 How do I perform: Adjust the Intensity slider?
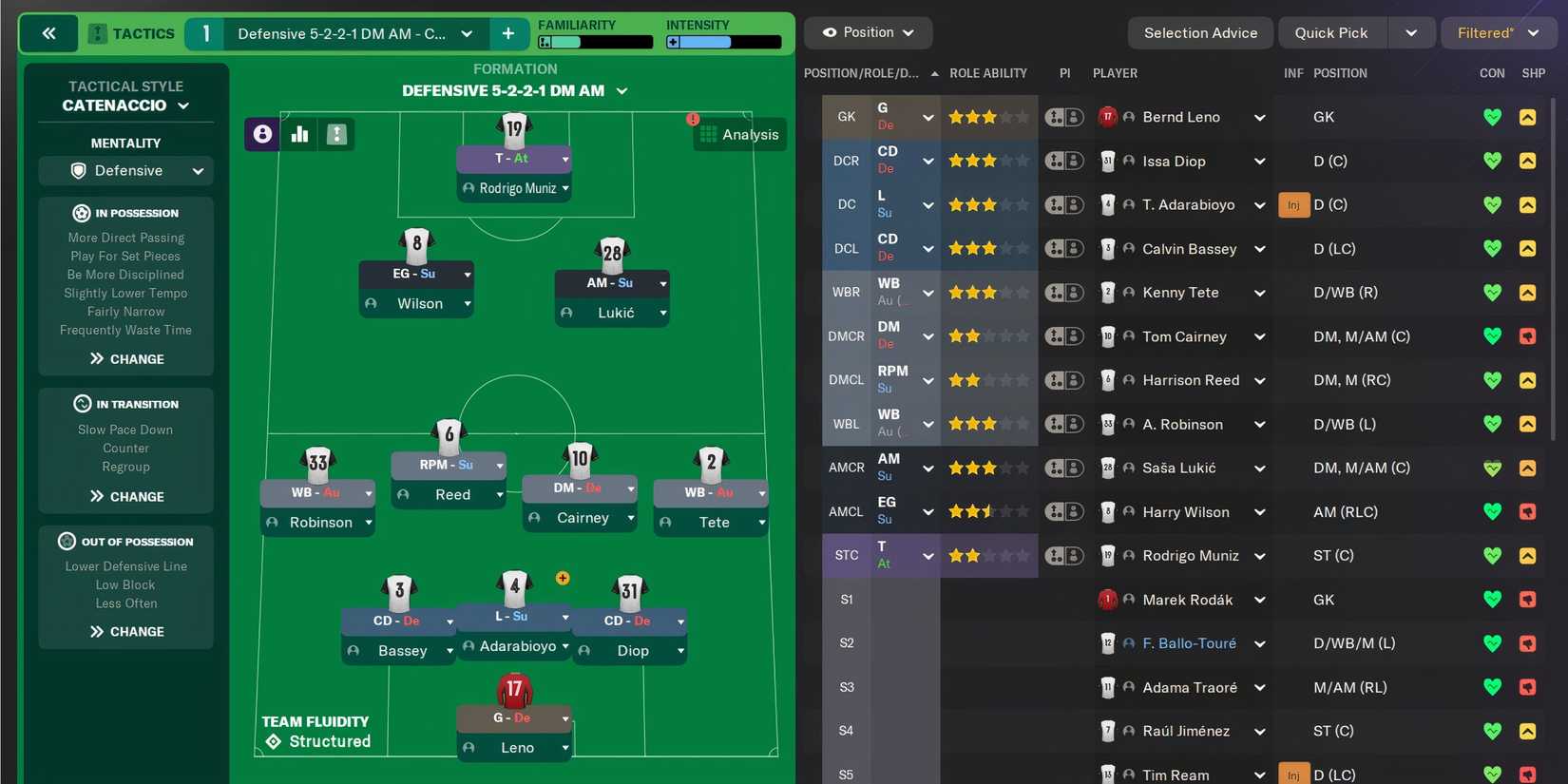click(724, 41)
